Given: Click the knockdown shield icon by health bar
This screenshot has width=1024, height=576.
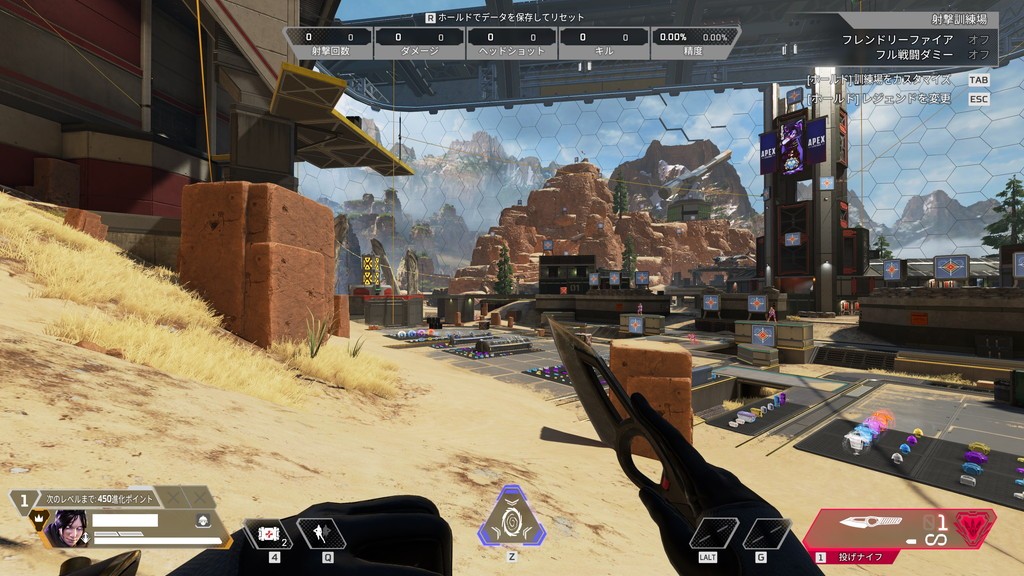Looking at the screenshot, I should tap(201, 521).
